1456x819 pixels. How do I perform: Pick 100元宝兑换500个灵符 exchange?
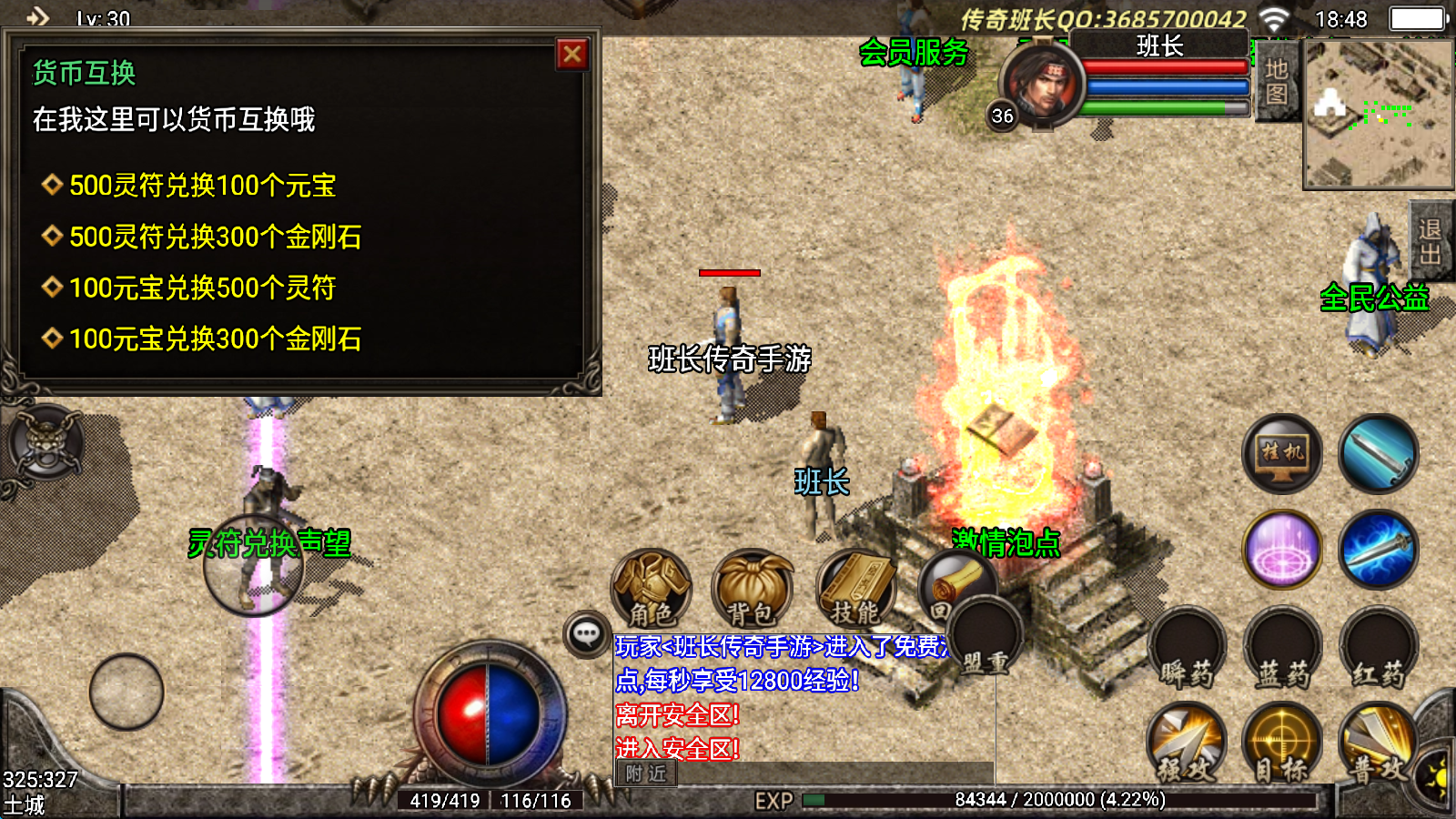[x=202, y=288]
